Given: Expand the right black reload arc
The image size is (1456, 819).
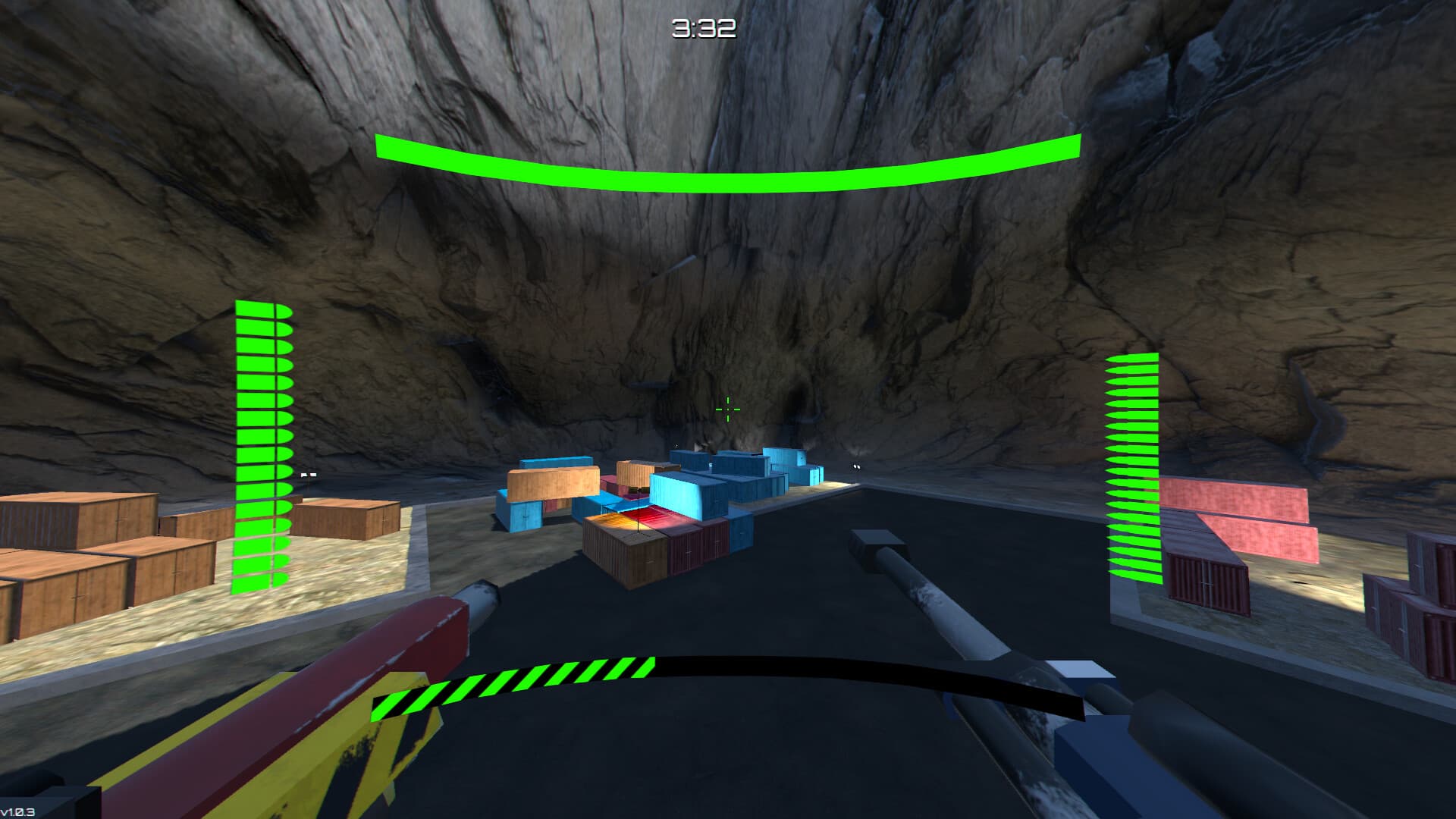Looking at the screenshot, I should pos(872,667).
